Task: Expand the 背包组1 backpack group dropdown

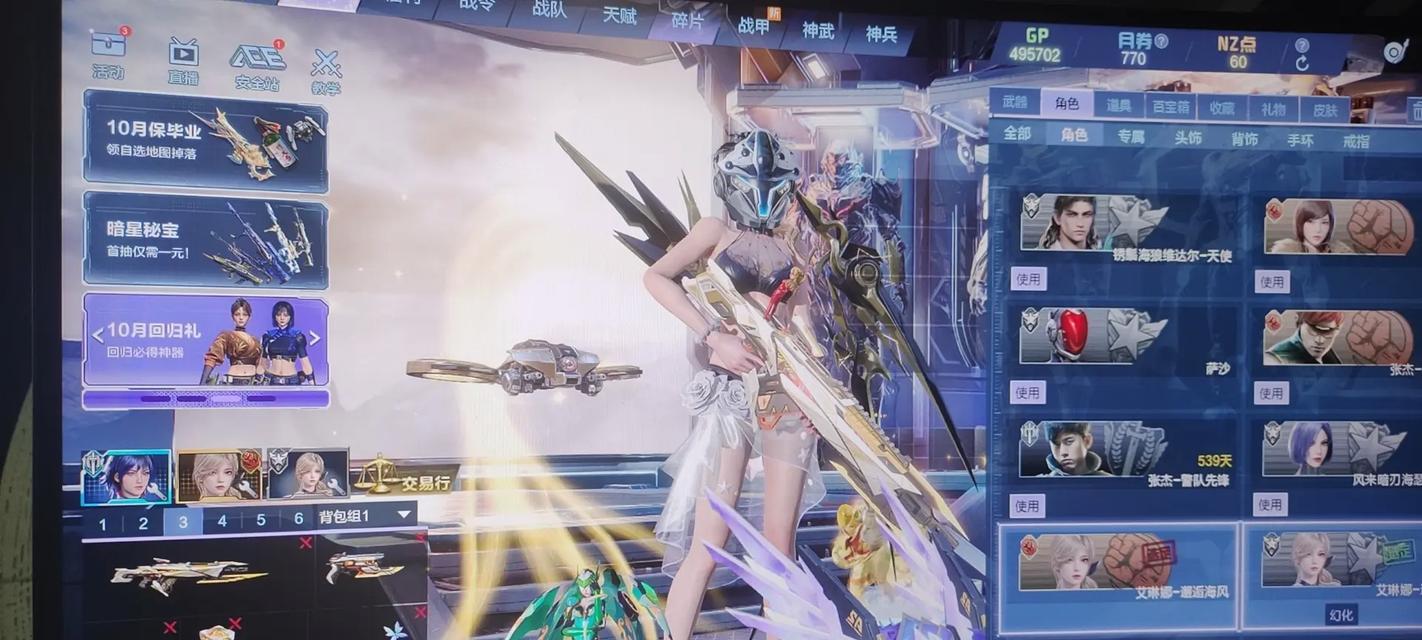Action: pos(404,515)
